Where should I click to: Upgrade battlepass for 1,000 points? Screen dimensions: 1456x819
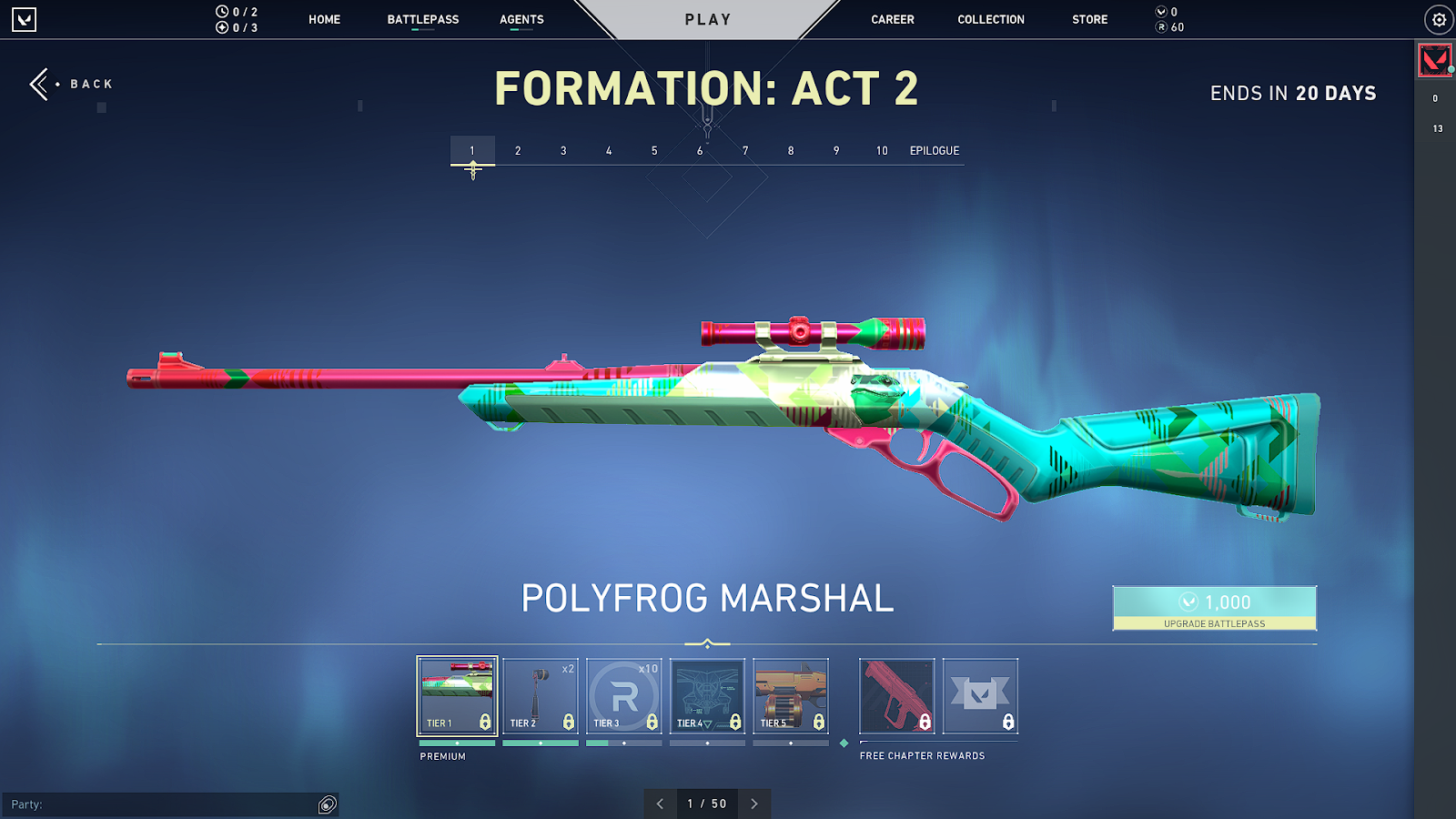tap(1214, 608)
